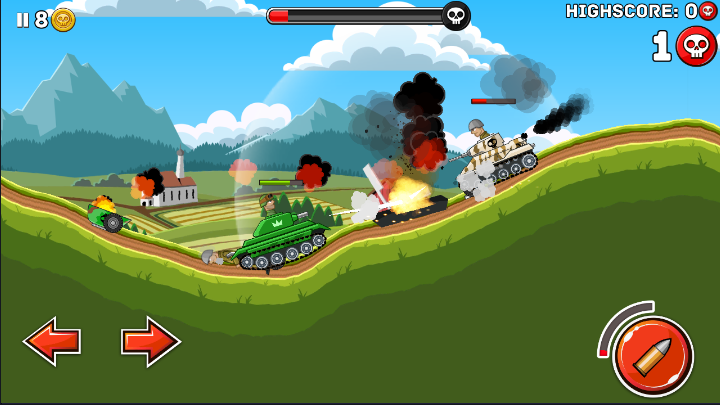Tap the left arrow to reverse
The image size is (720, 405).
pos(52,342)
